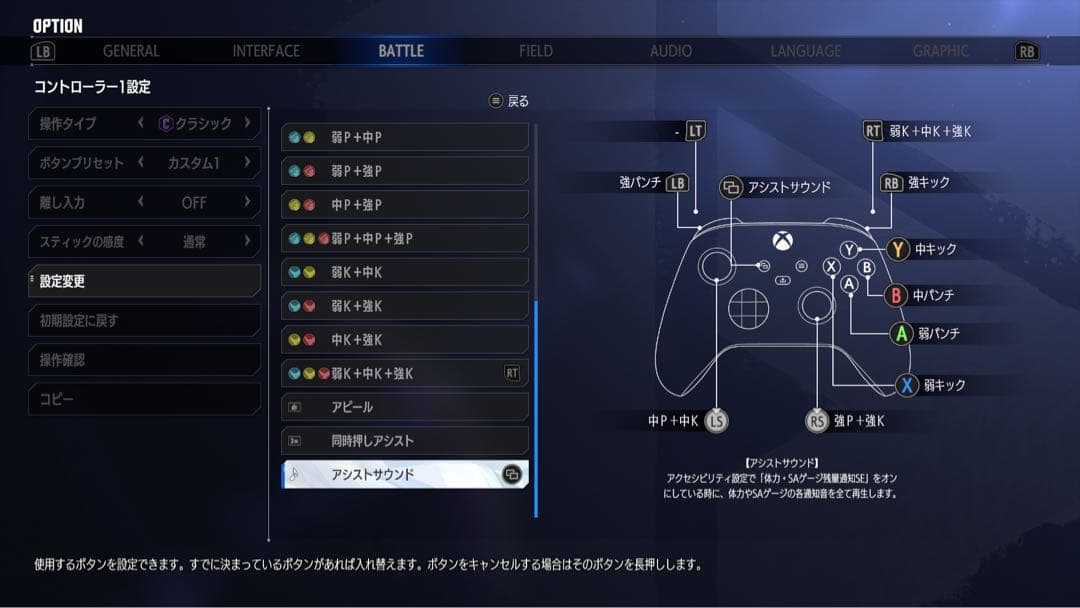This screenshot has width=1080, height=608.
Task: Switch to the GENERAL tab
Action: point(131,51)
